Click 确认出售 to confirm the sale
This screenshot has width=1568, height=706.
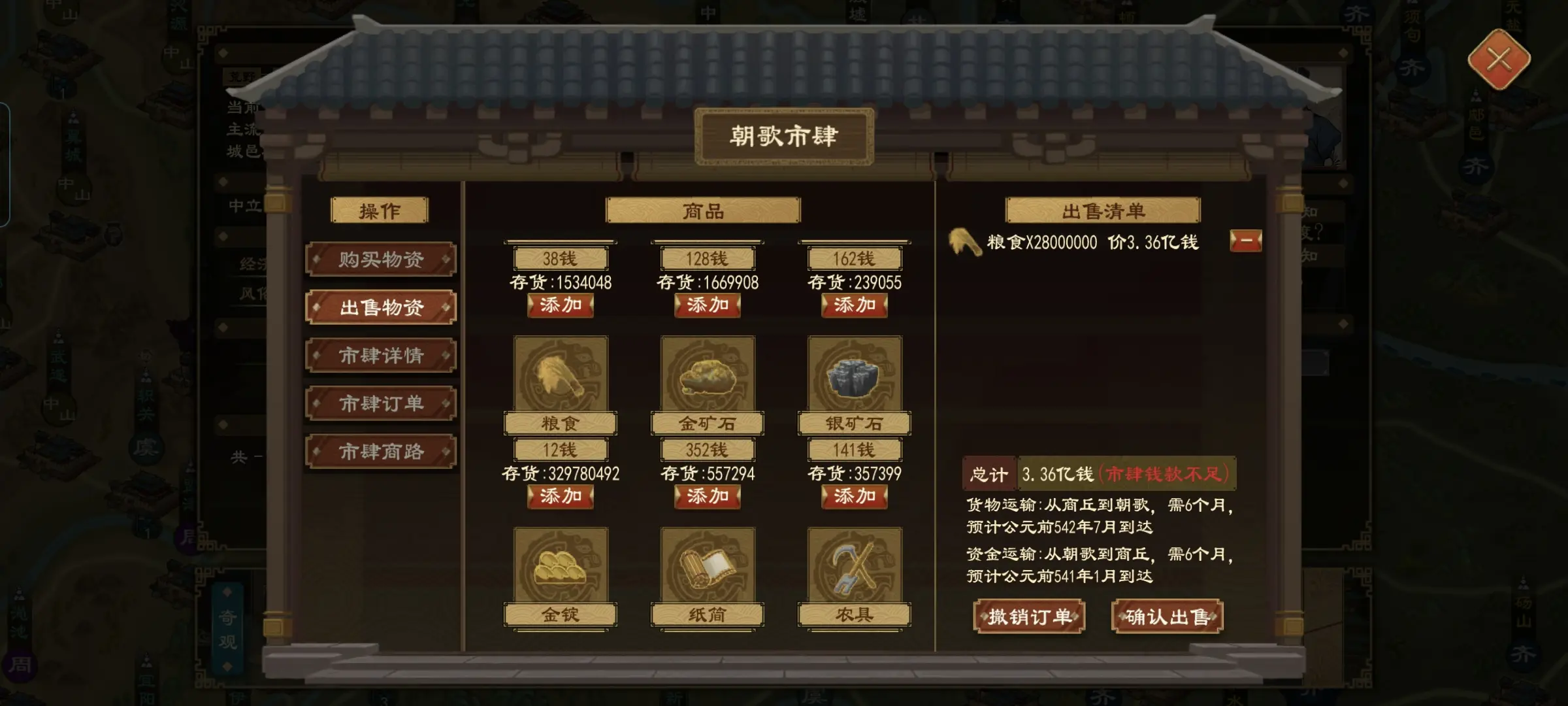[x=1168, y=616]
